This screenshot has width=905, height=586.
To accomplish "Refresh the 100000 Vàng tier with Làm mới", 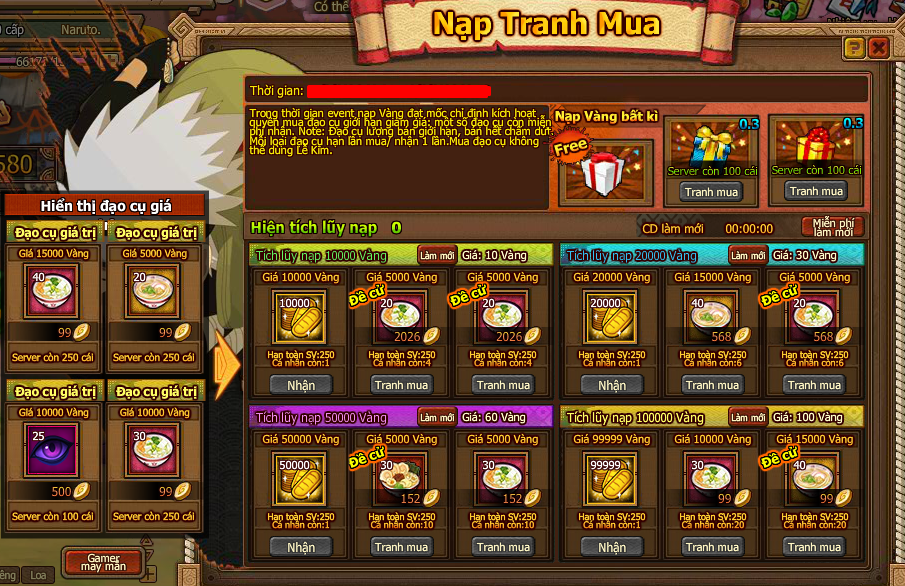I will pos(748,417).
